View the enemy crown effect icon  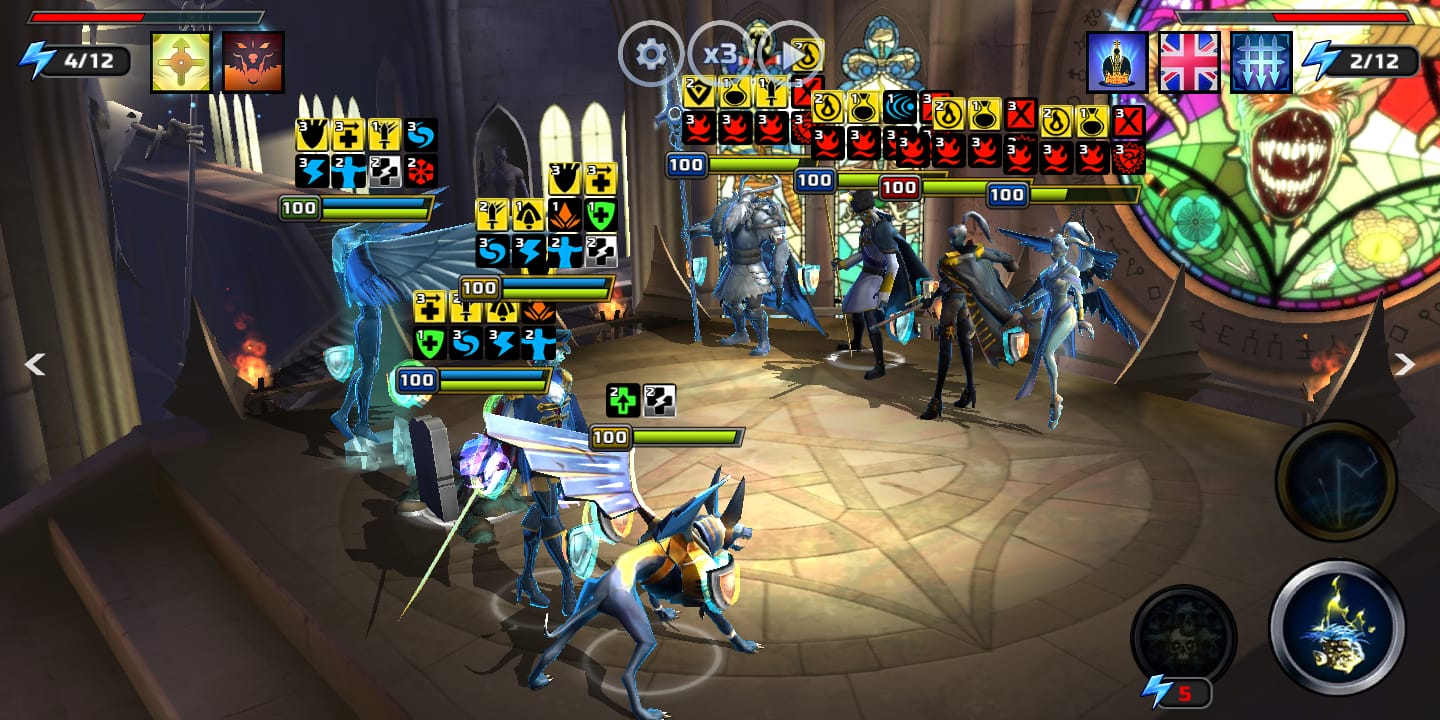[1117, 62]
